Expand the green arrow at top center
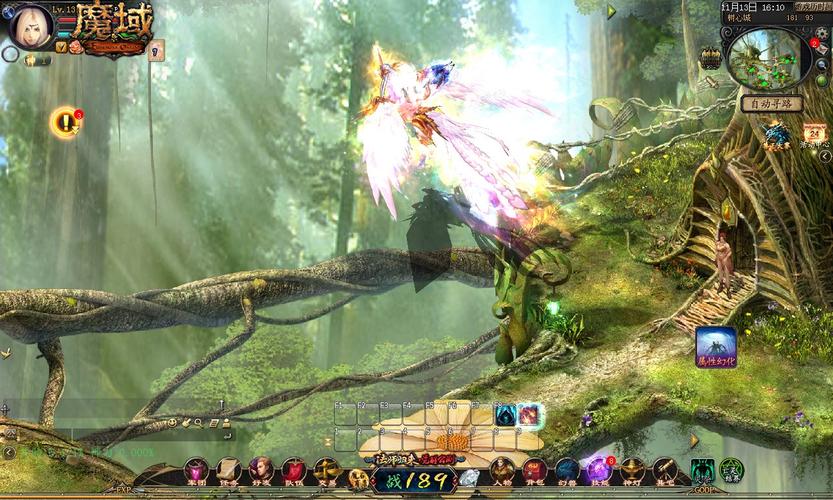The width and height of the screenshot is (833, 500). tap(612, 12)
